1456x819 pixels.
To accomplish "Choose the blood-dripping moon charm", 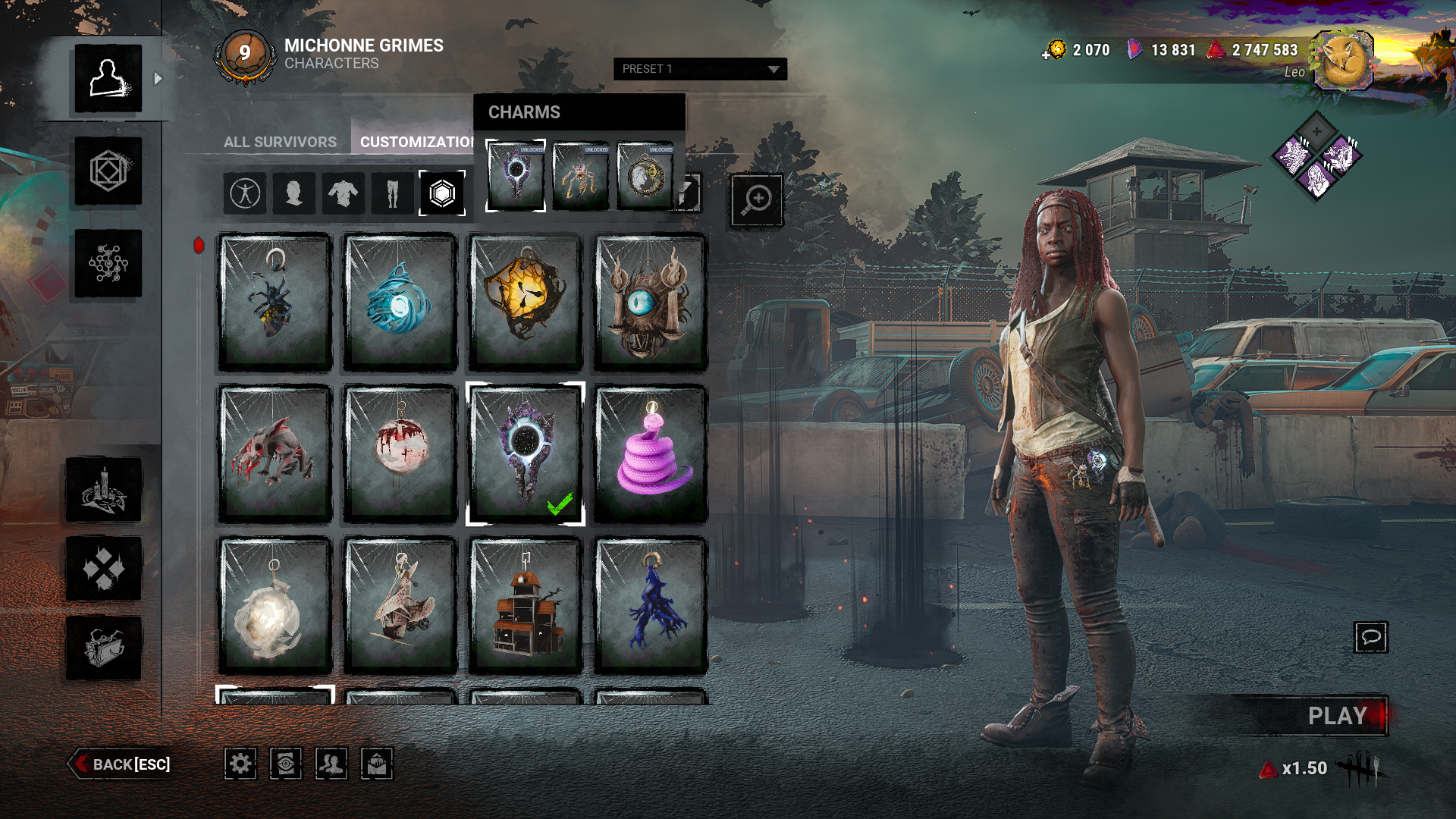I will pyautogui.click(x=400, y=453).
